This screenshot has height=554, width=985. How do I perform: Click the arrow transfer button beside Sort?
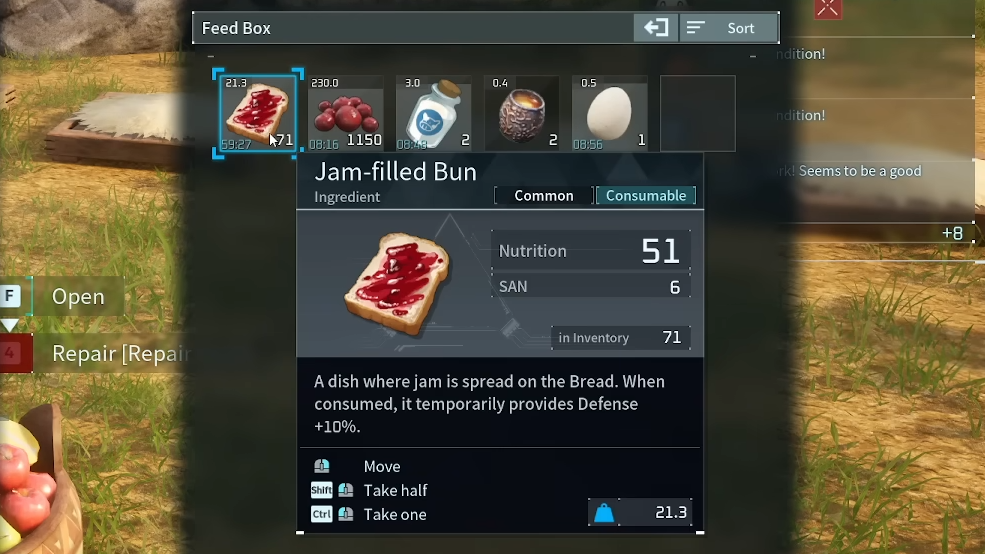tap(656, 28)
